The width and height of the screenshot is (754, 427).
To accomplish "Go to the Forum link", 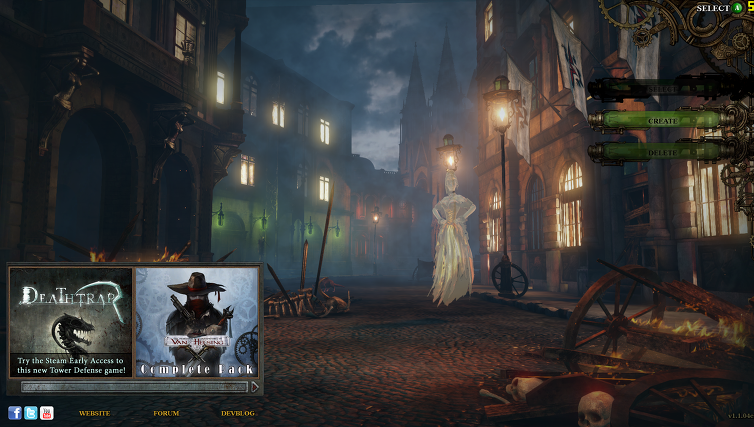I will point(166,413).
